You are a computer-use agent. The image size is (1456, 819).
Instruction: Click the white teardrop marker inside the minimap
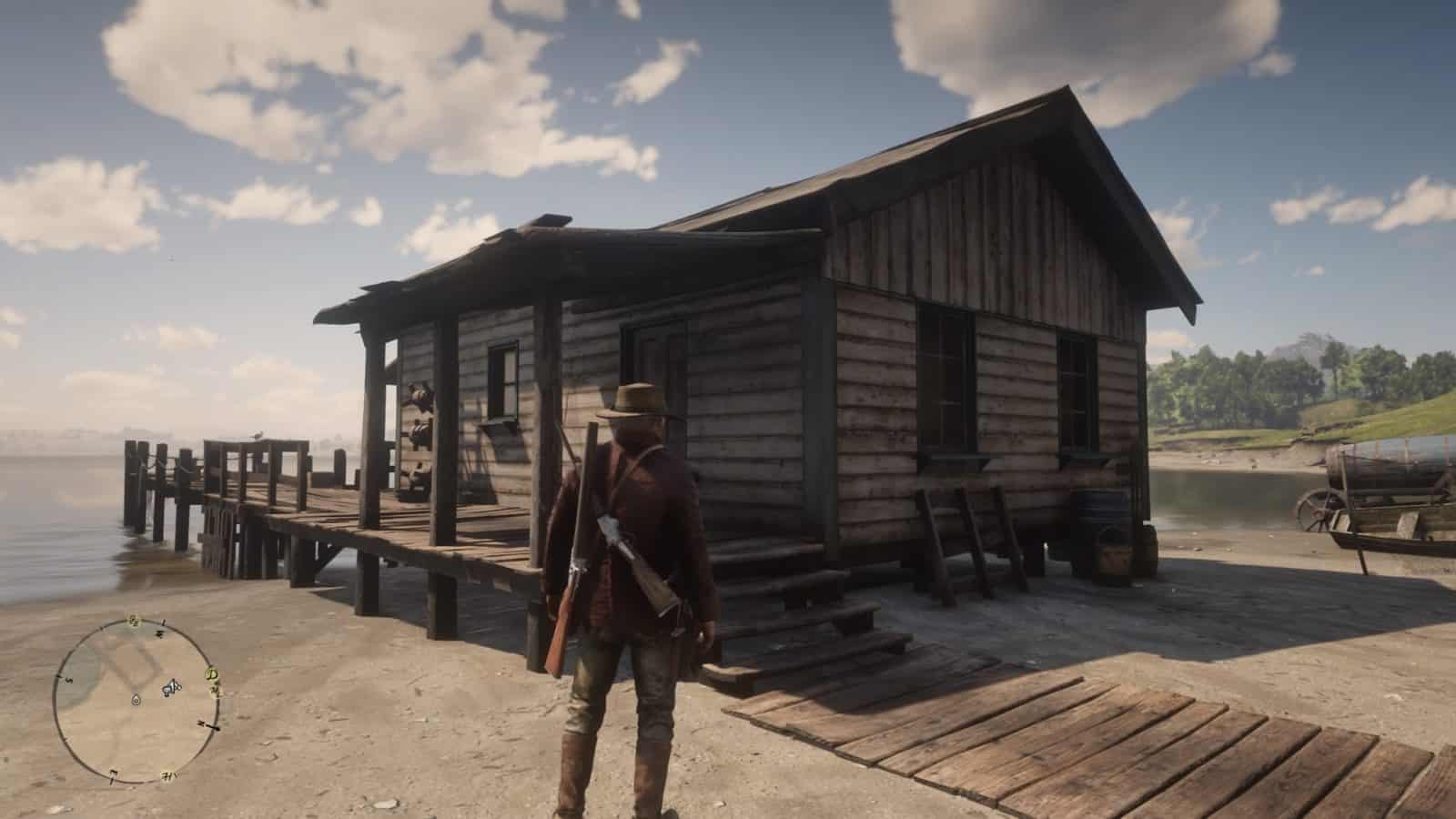tap(136, 700)
